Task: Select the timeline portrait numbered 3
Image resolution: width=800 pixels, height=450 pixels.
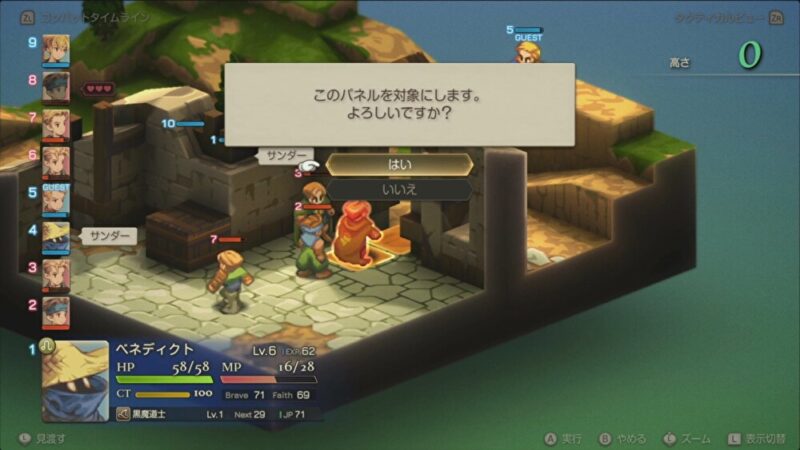Action: coord(56,274)
